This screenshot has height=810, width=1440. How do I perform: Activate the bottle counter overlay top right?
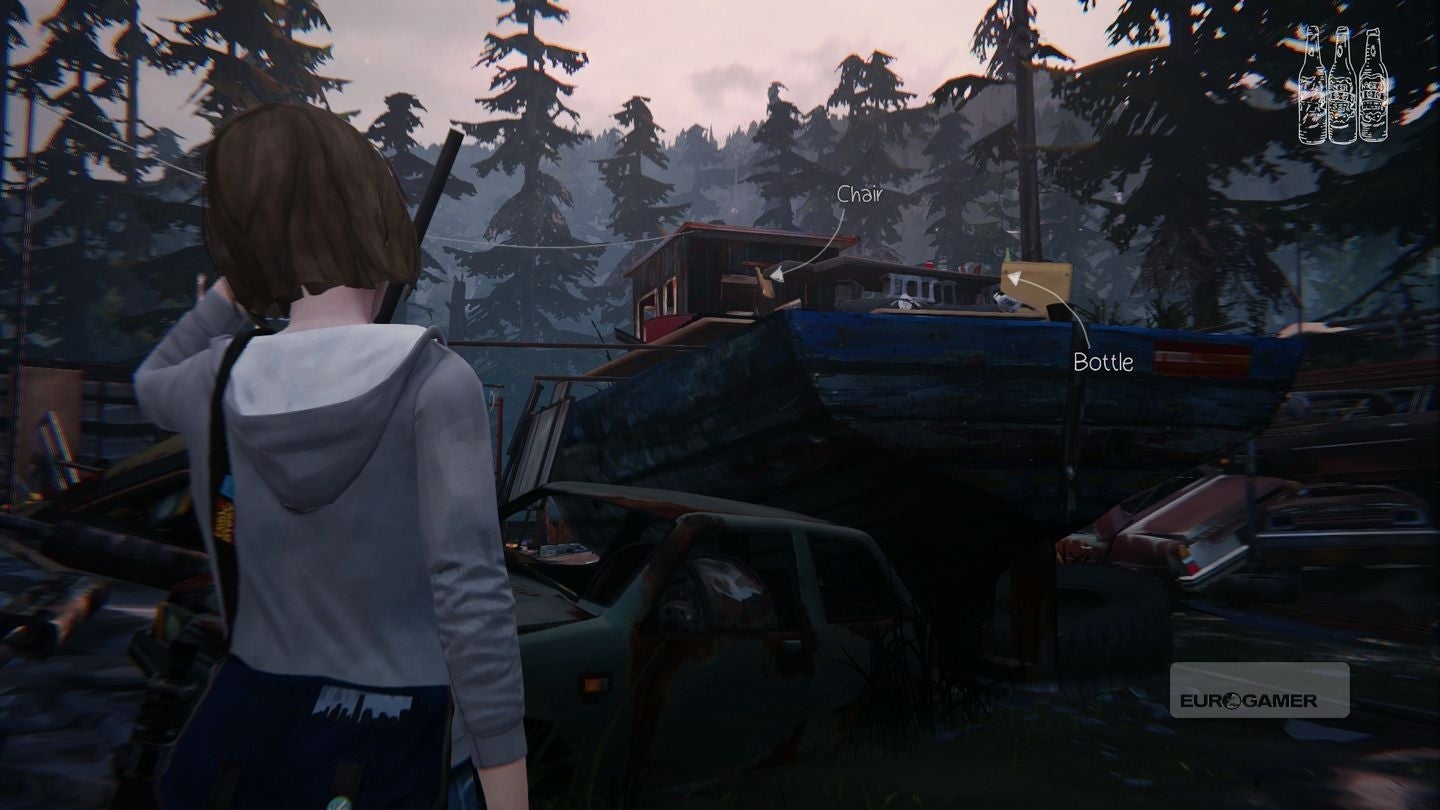coord(1340,85)
